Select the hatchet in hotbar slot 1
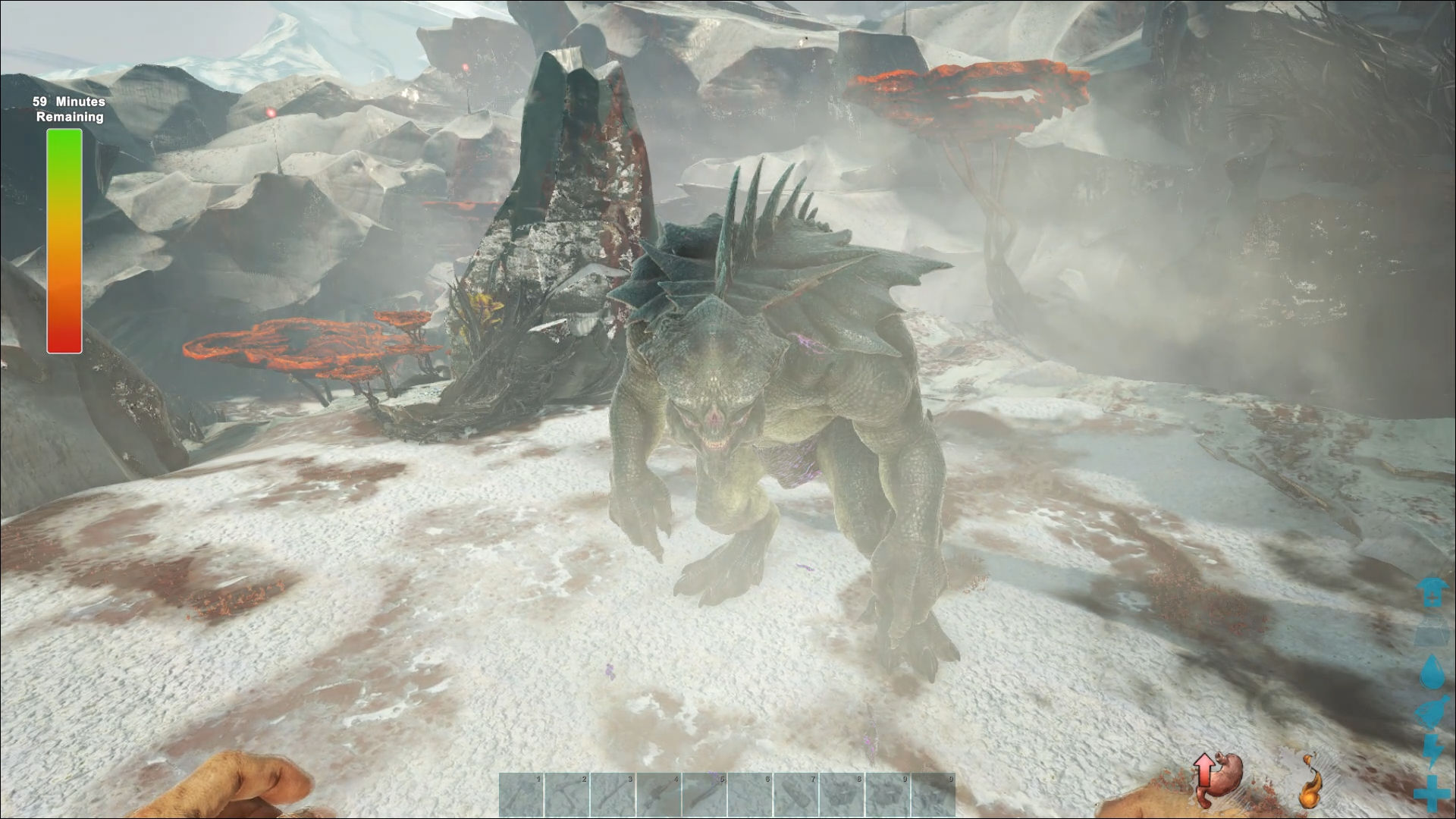1456x819 pixels. click(x=522, y=795)
